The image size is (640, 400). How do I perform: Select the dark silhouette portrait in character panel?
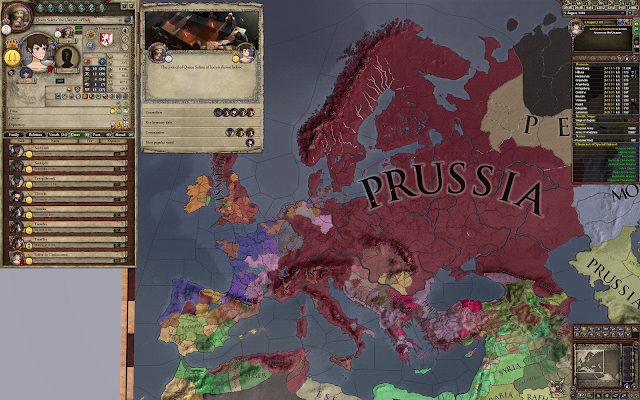pos(68,57)
